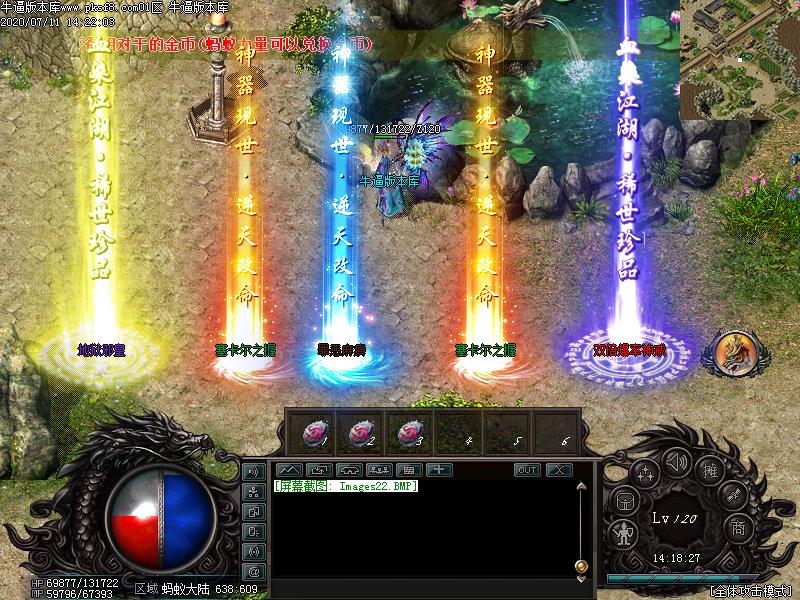This screenshot has height=600, width=800.
Task: Click the golden dragon portrait icon
Action: tap(735, 352)
